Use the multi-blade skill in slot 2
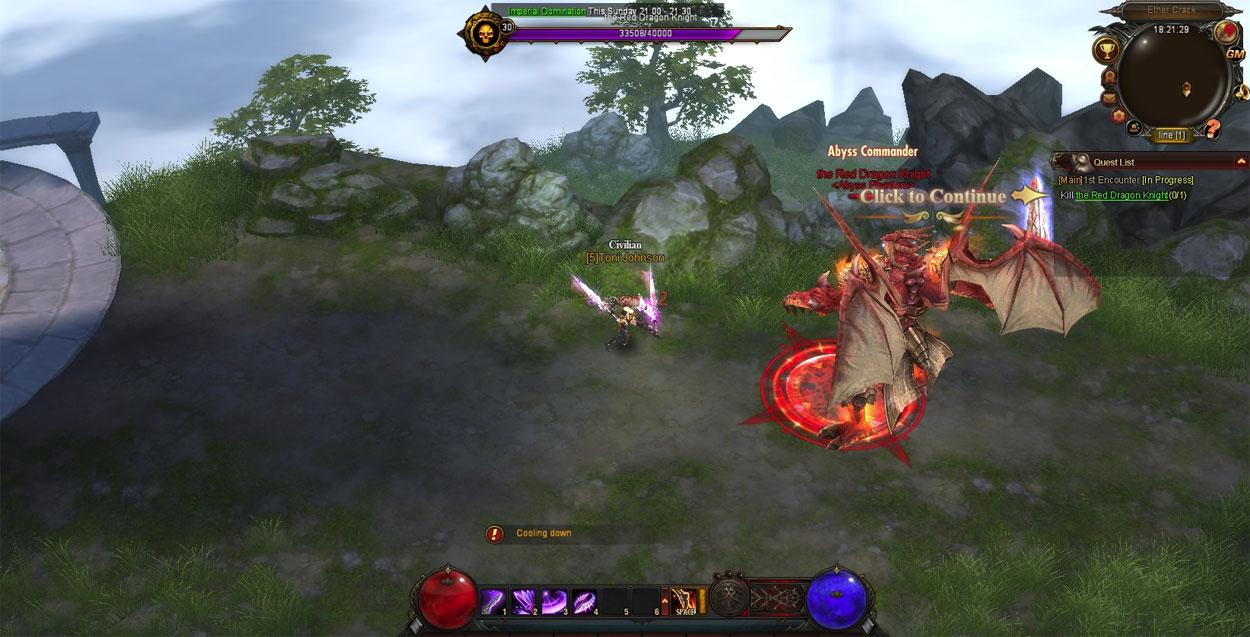Screen dimensions: 1250x637 524,601
